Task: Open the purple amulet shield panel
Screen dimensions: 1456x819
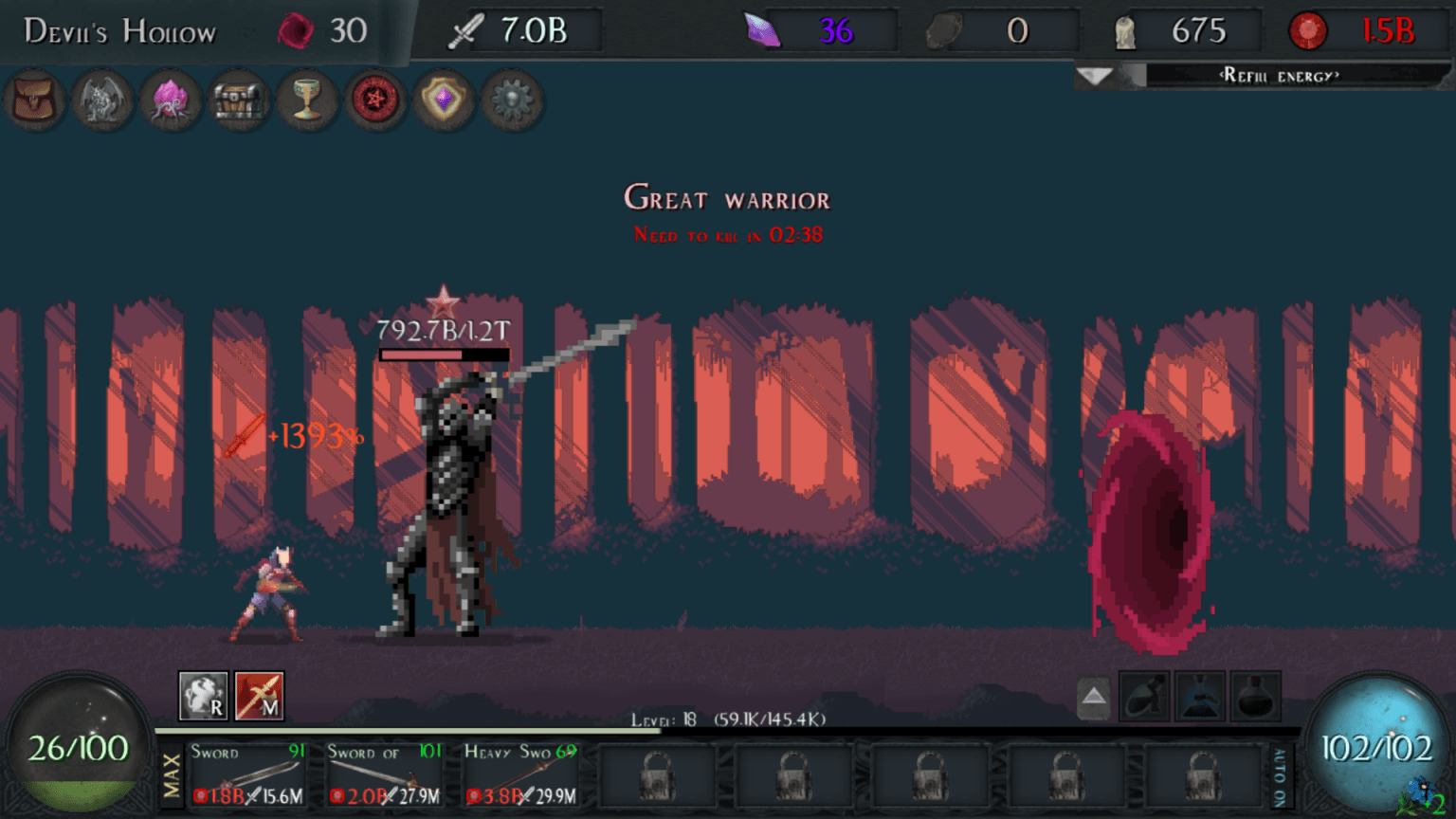Action: click(444, 101)
